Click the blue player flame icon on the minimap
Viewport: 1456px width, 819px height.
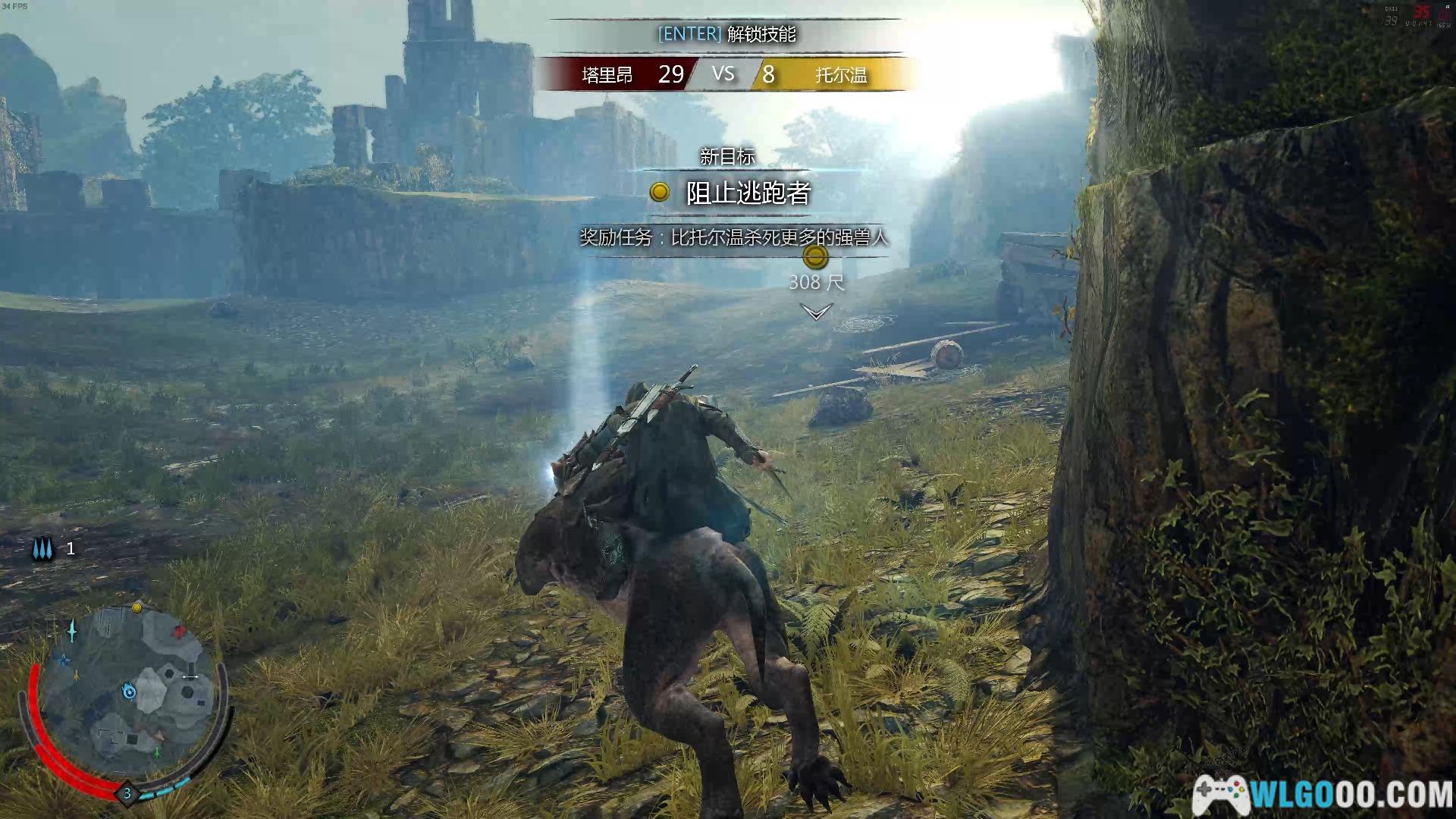129,691
